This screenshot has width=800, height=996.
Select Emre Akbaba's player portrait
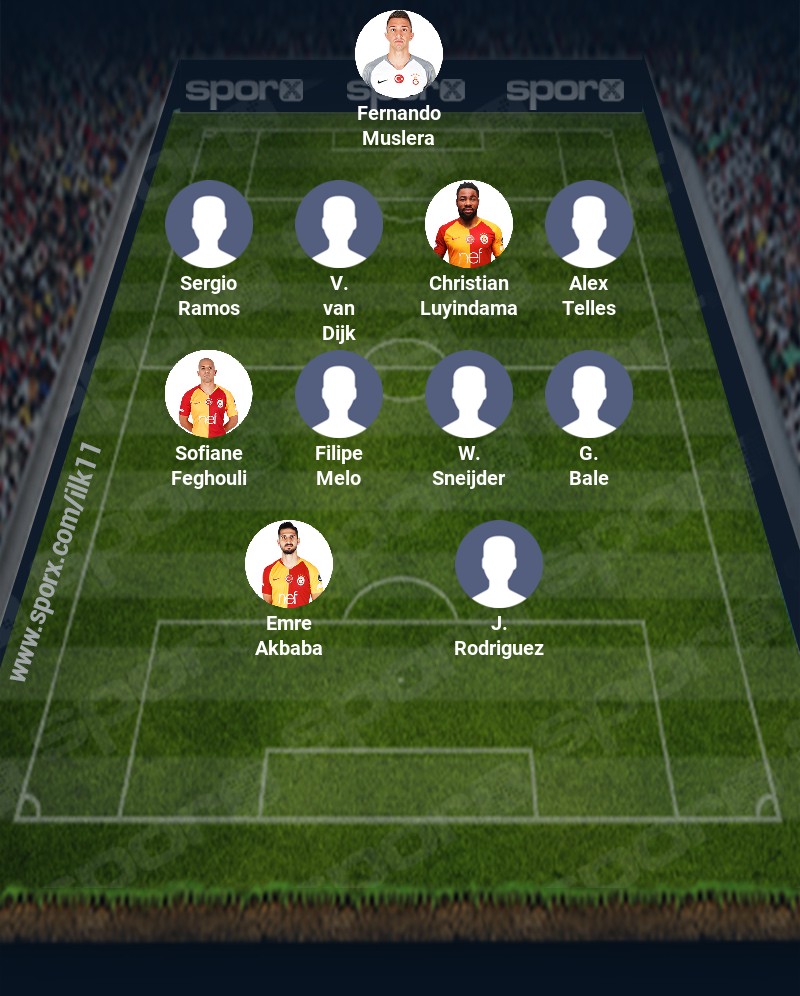point(289,564)
